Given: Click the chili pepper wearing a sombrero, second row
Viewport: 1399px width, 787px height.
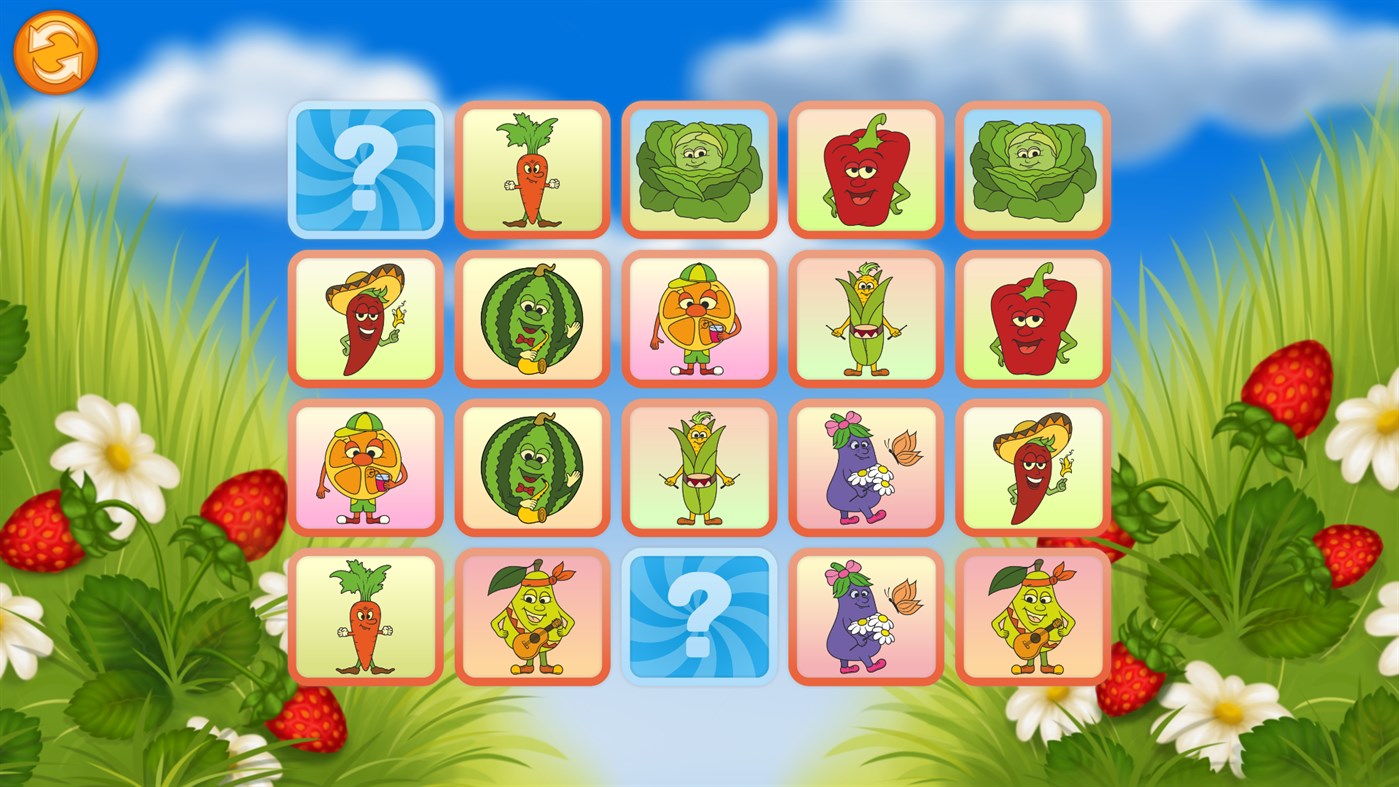Looking at the screenshot, I should [x=365, y=318].
